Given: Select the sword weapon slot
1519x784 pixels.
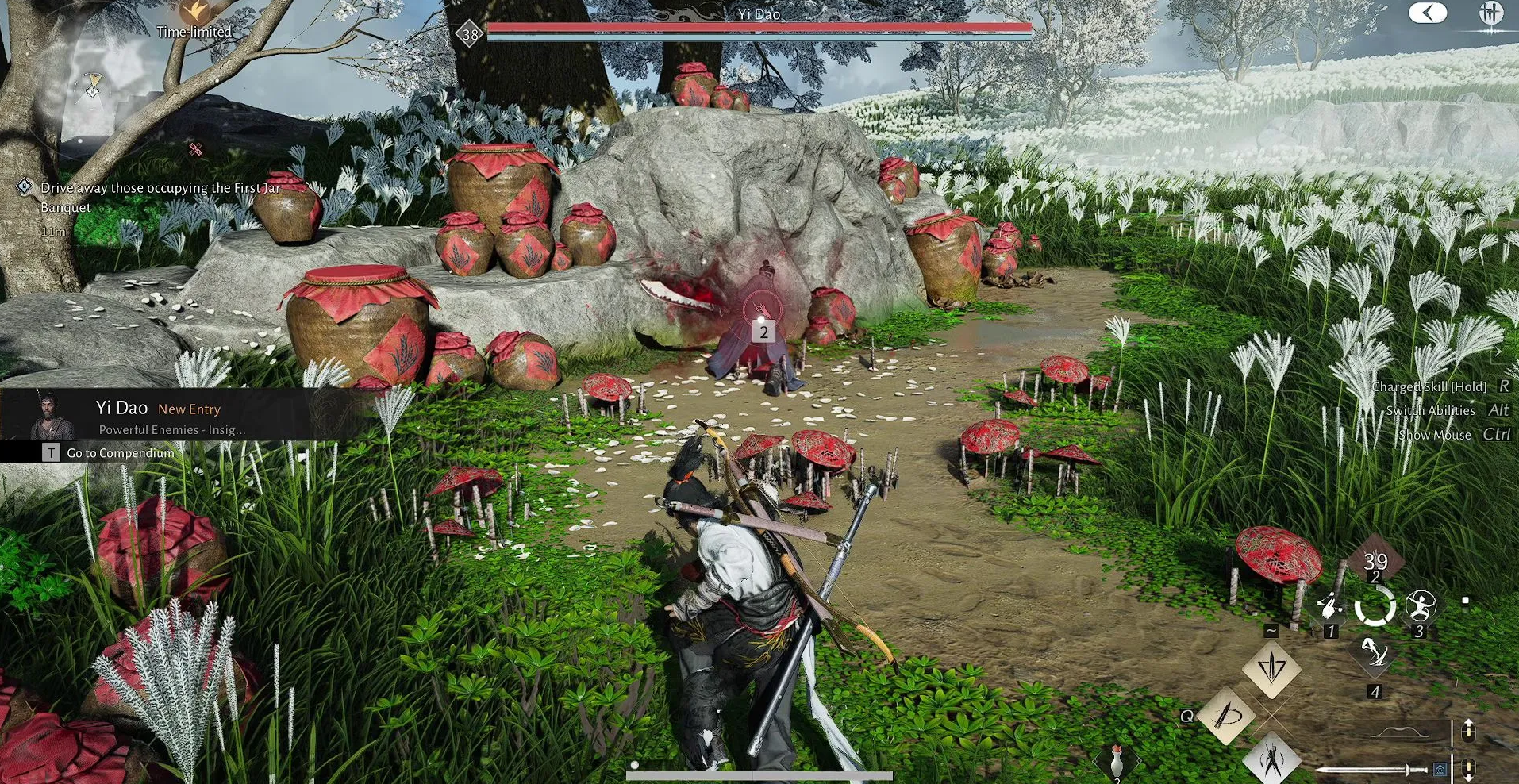Looking at the screenshot, I should 1371,769.
